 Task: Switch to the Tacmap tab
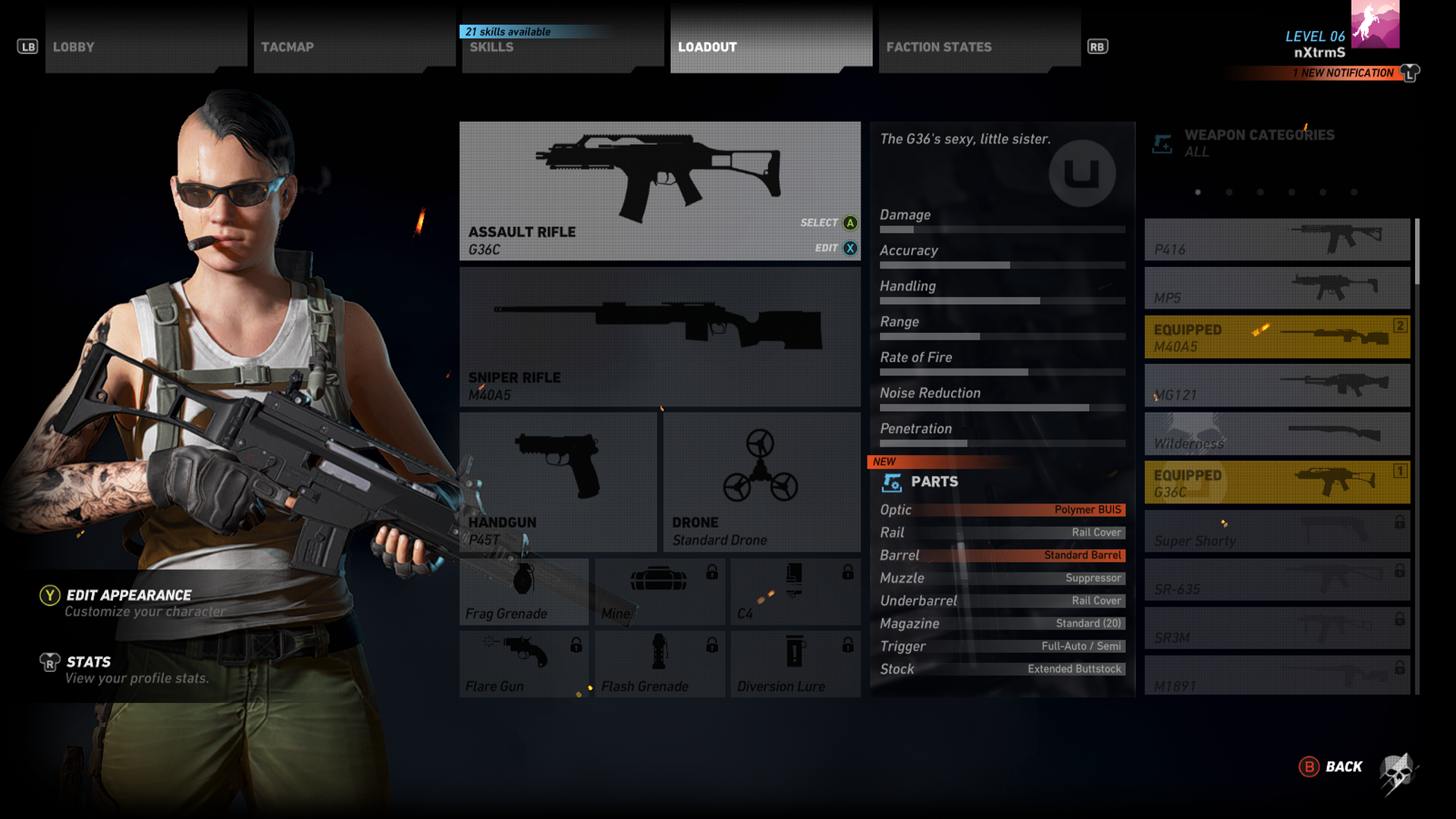pyautogui.click(x=353, y=47)
